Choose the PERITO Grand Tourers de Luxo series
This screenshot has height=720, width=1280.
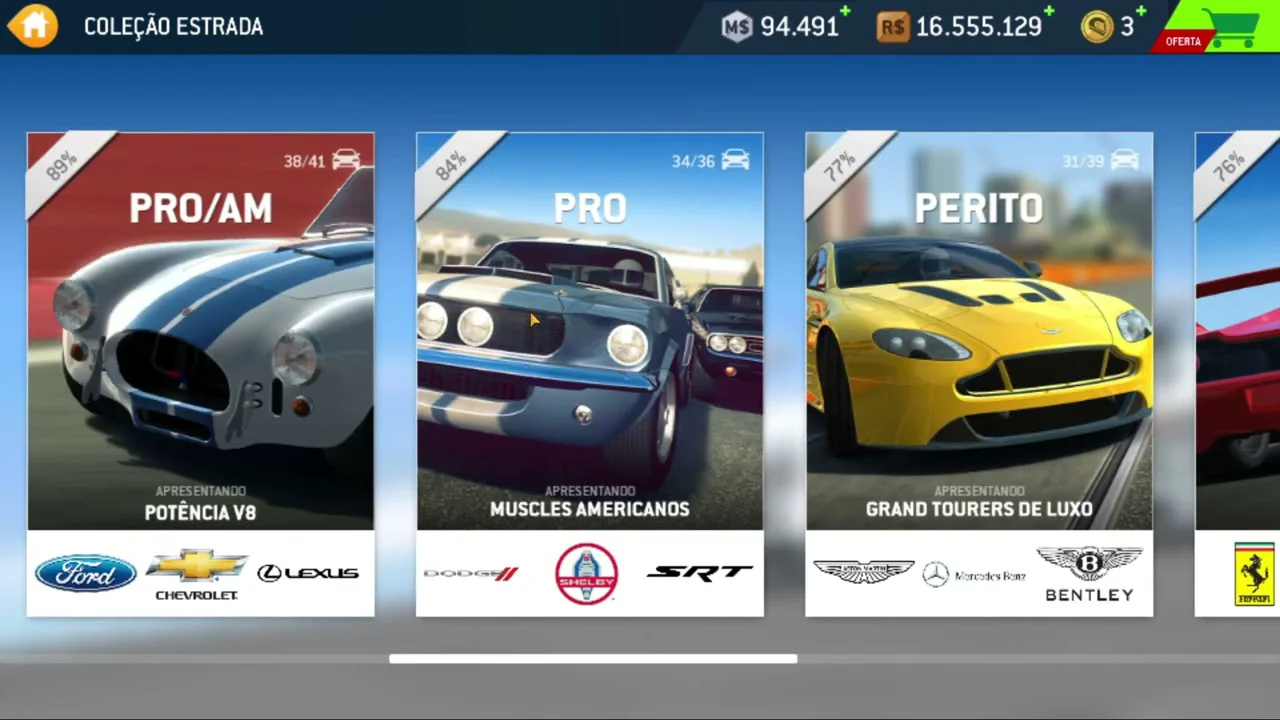978,373
